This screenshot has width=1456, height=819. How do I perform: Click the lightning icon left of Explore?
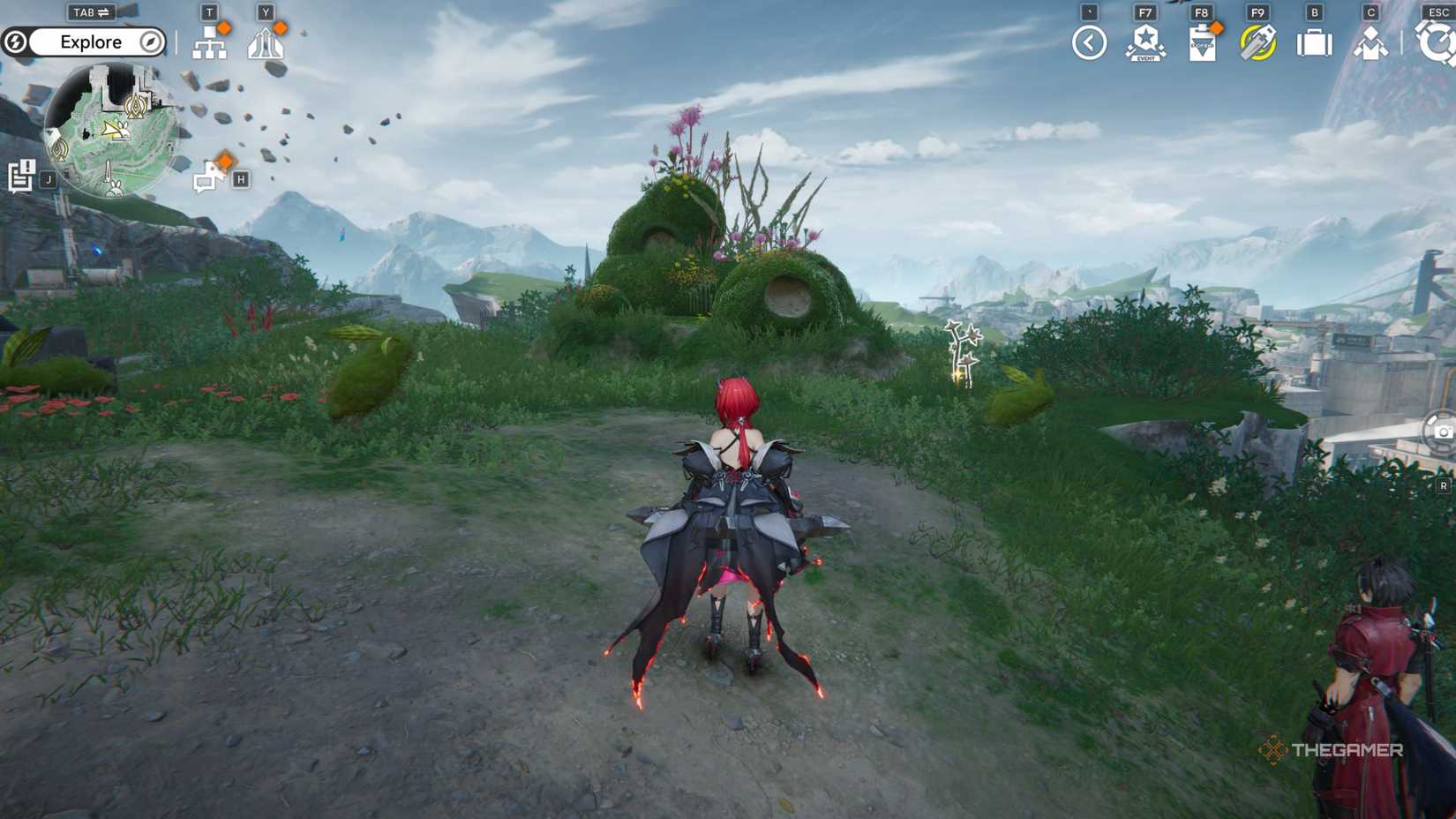(x=17, y=41)
